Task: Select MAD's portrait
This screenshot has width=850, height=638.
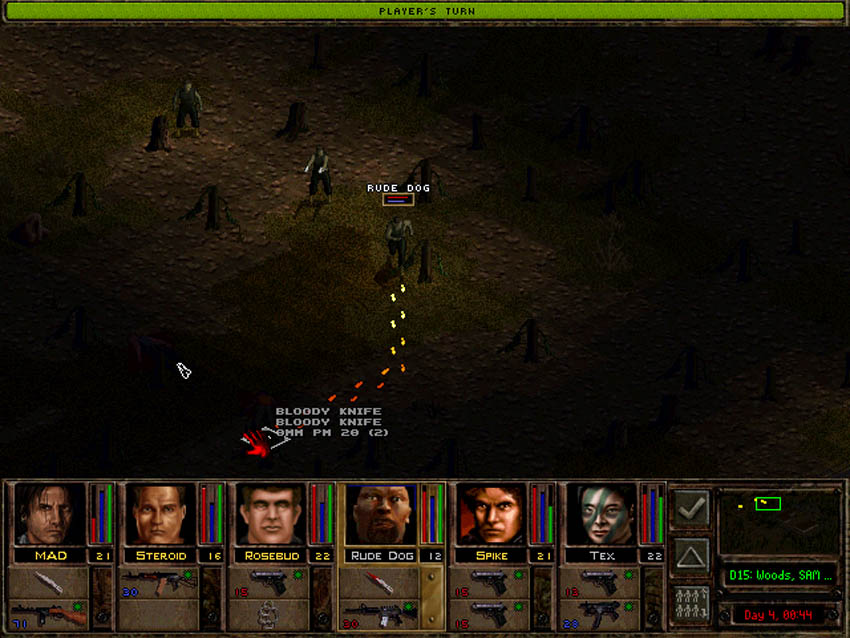Action: pos(49,515)
